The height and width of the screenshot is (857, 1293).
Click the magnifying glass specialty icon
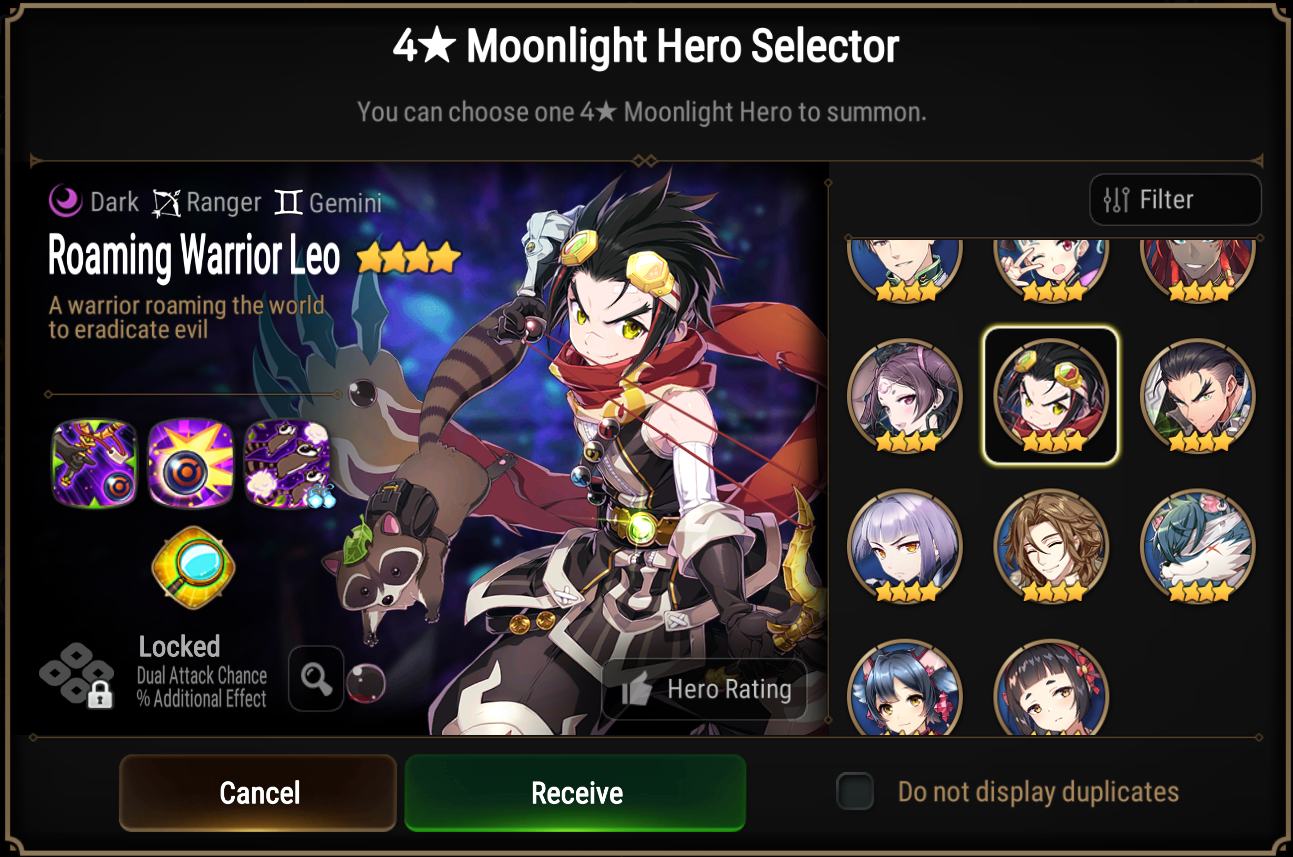[193, 570]
